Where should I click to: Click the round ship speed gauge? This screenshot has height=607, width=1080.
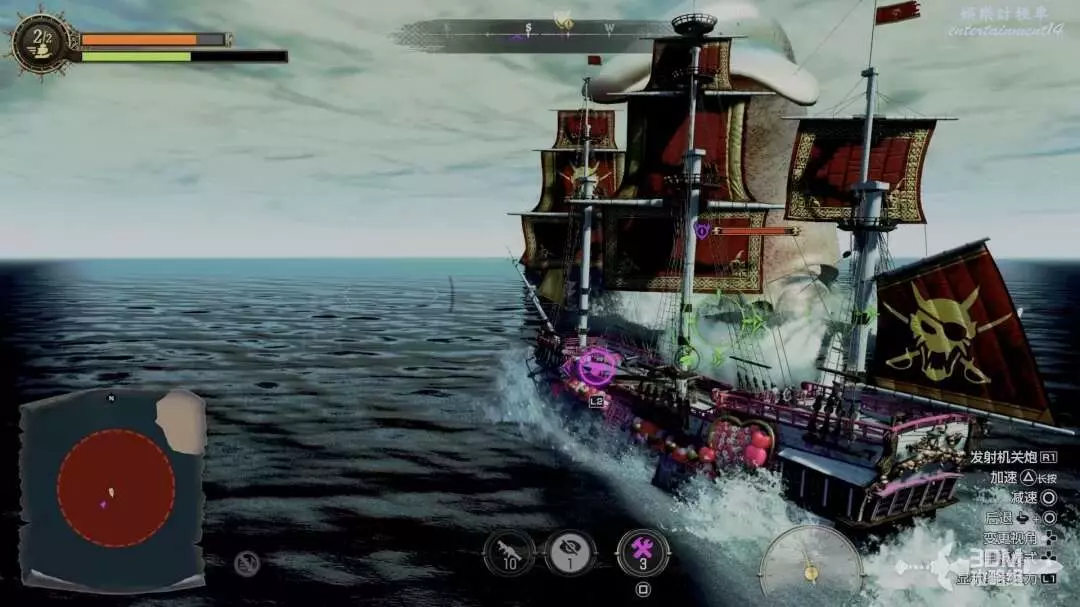(x=810, y=564)
